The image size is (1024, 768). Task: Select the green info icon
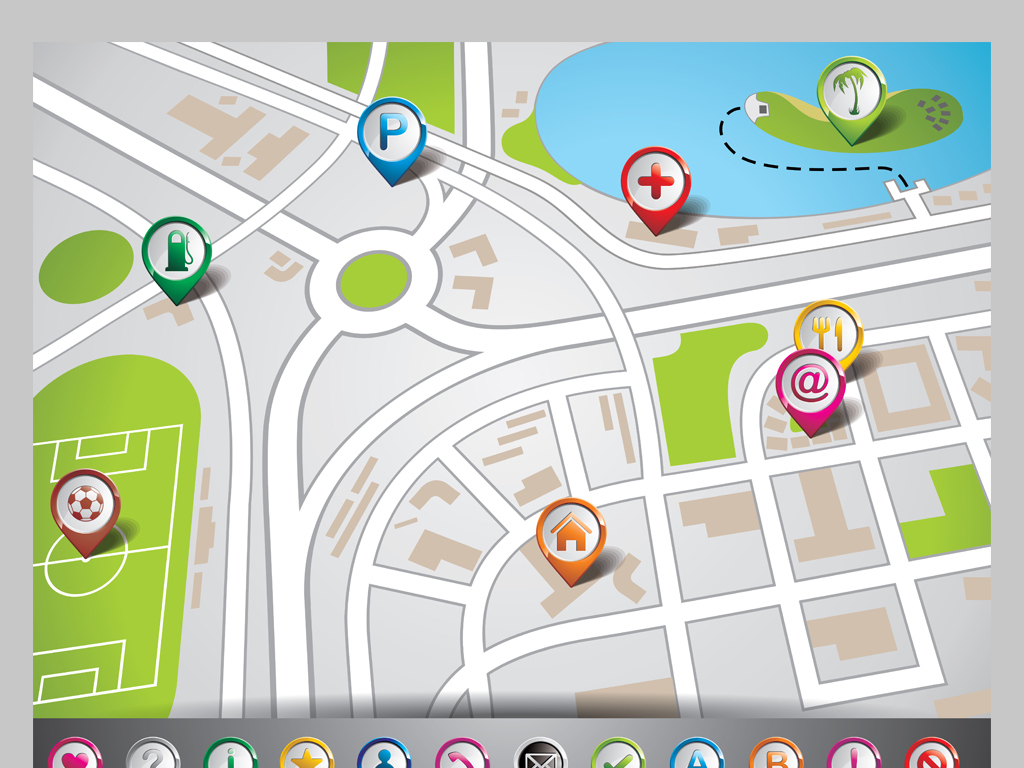click(x=231, y=757)
